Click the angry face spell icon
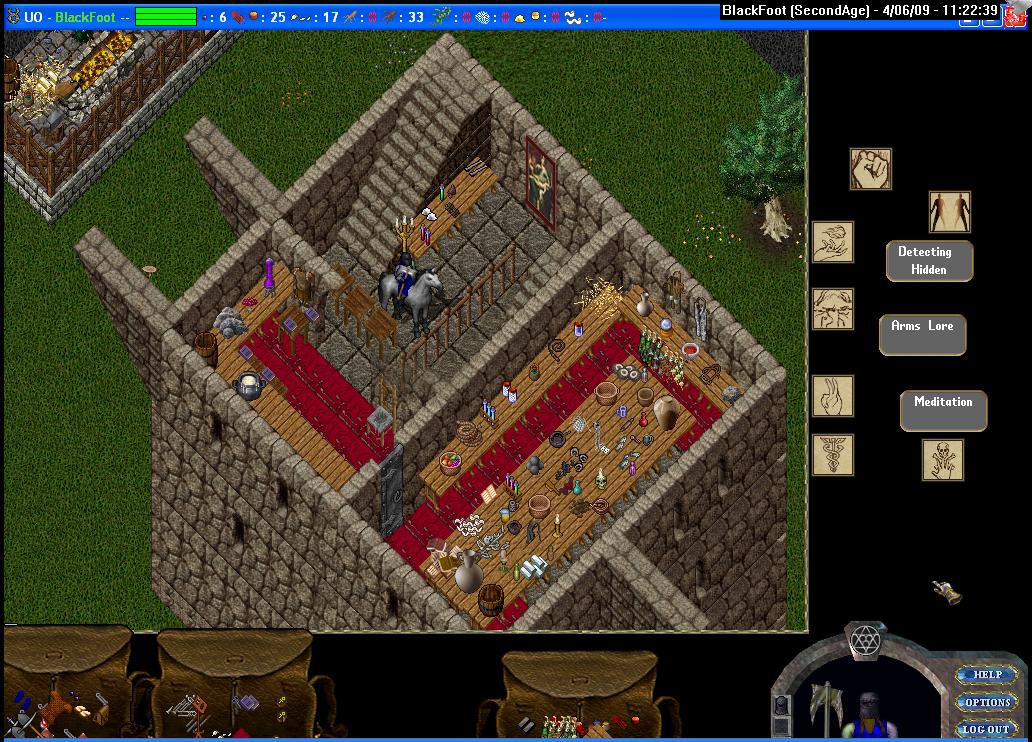 click(x=833, y=309)
